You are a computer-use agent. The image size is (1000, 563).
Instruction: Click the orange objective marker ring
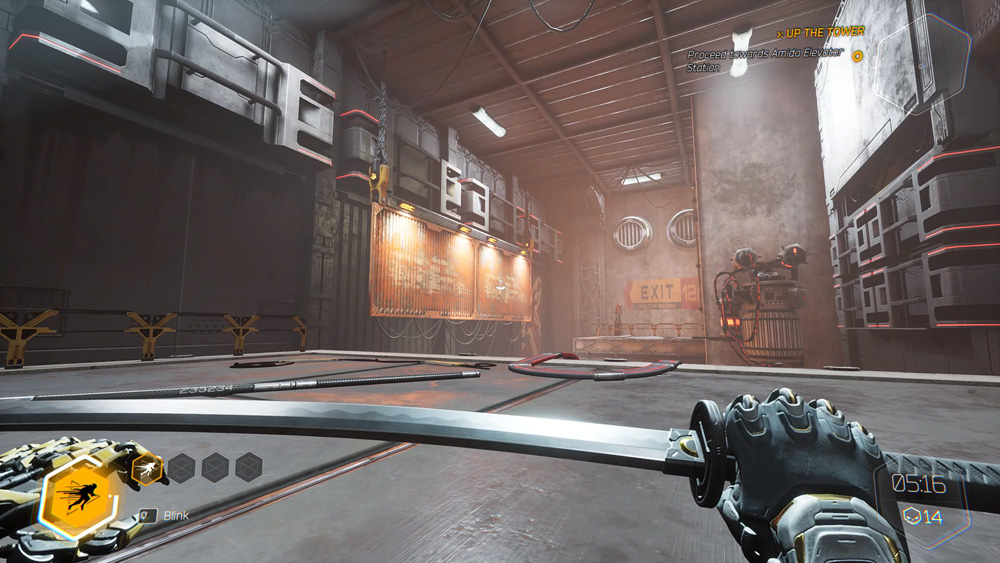pyautogui.click(x=857, y=56)
